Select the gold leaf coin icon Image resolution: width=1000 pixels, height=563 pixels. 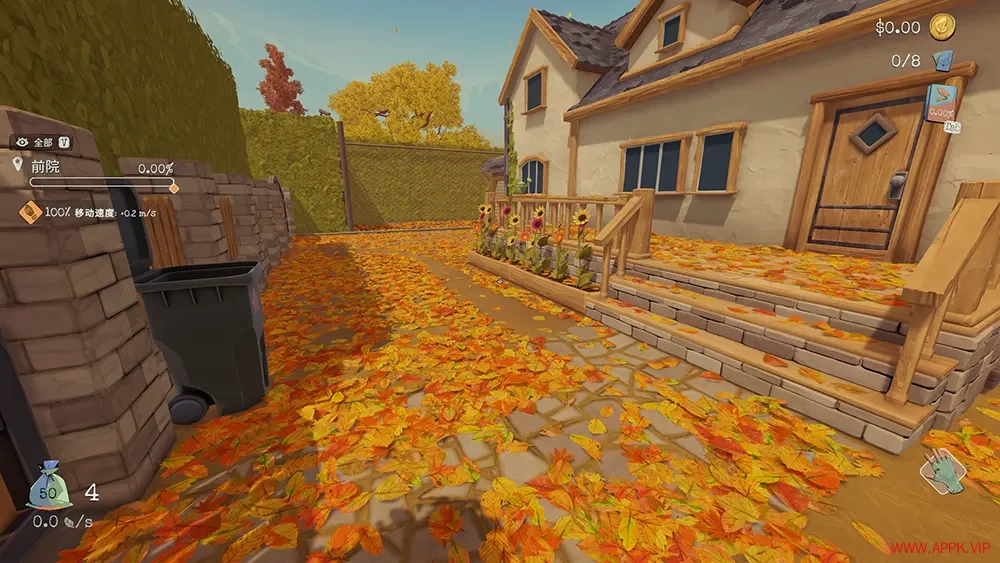[x=941, y=26]
